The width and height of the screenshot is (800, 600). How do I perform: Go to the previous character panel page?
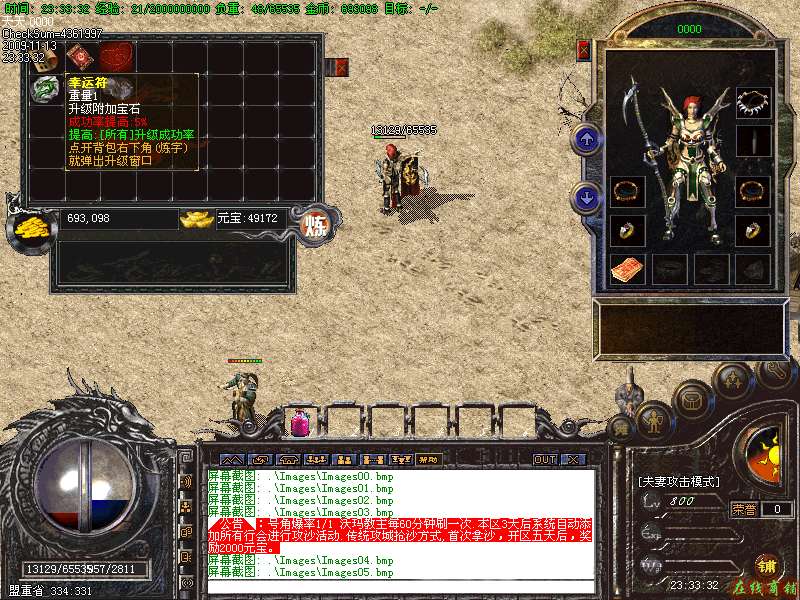pos(588,139)
